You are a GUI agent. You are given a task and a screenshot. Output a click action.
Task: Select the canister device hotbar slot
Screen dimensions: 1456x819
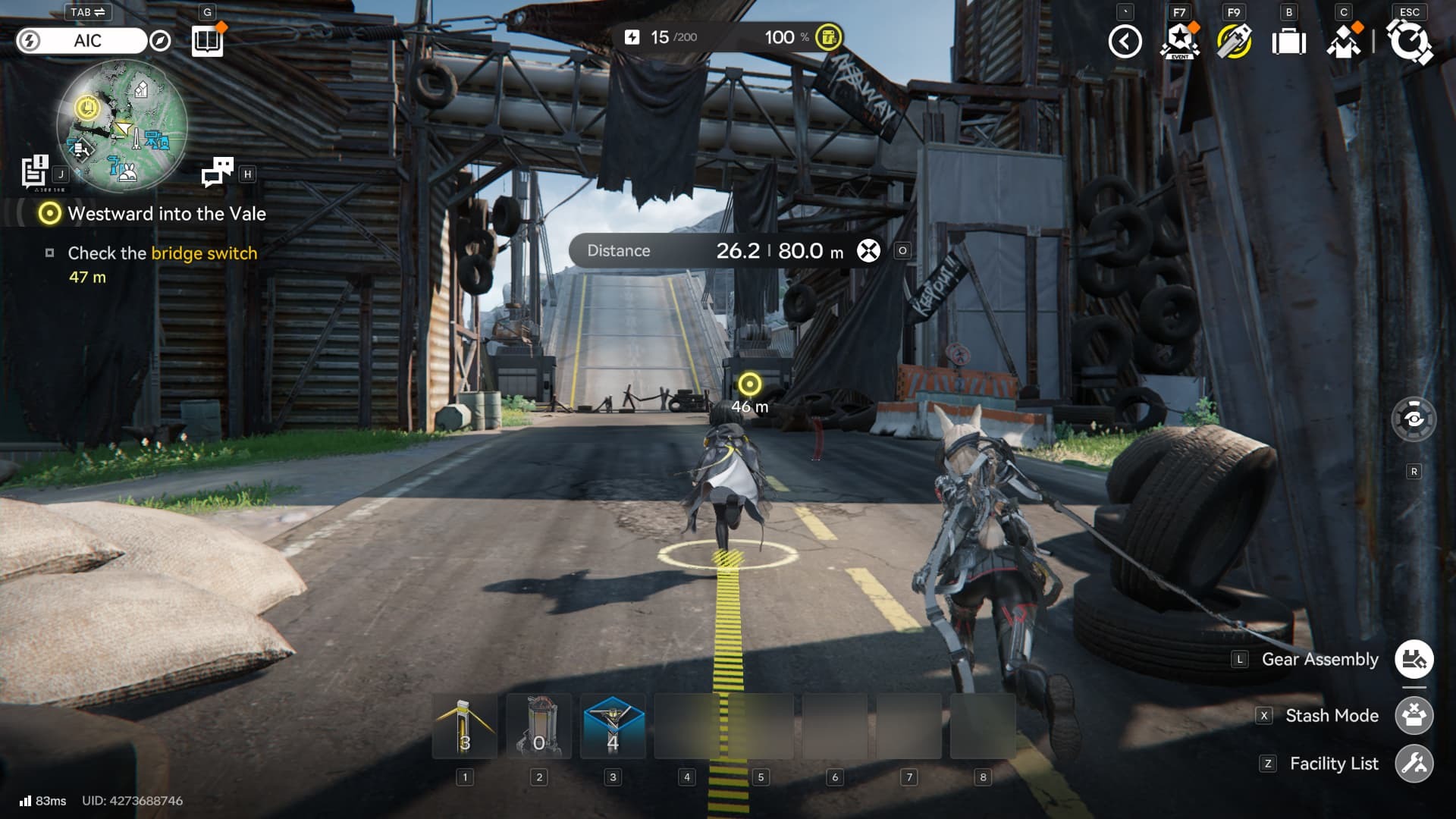(x=538, y=726)
